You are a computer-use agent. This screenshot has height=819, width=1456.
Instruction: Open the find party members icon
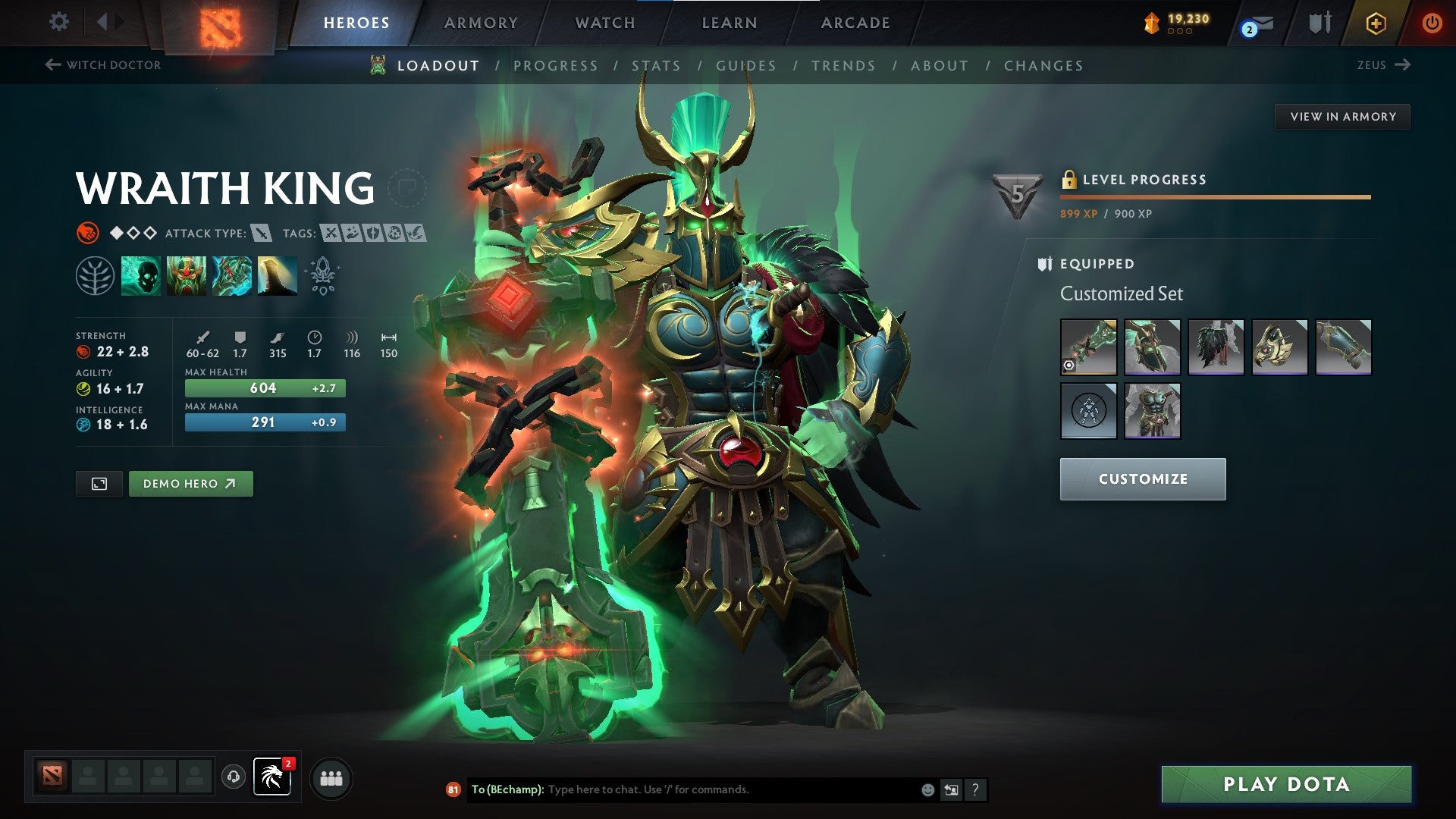330,778
